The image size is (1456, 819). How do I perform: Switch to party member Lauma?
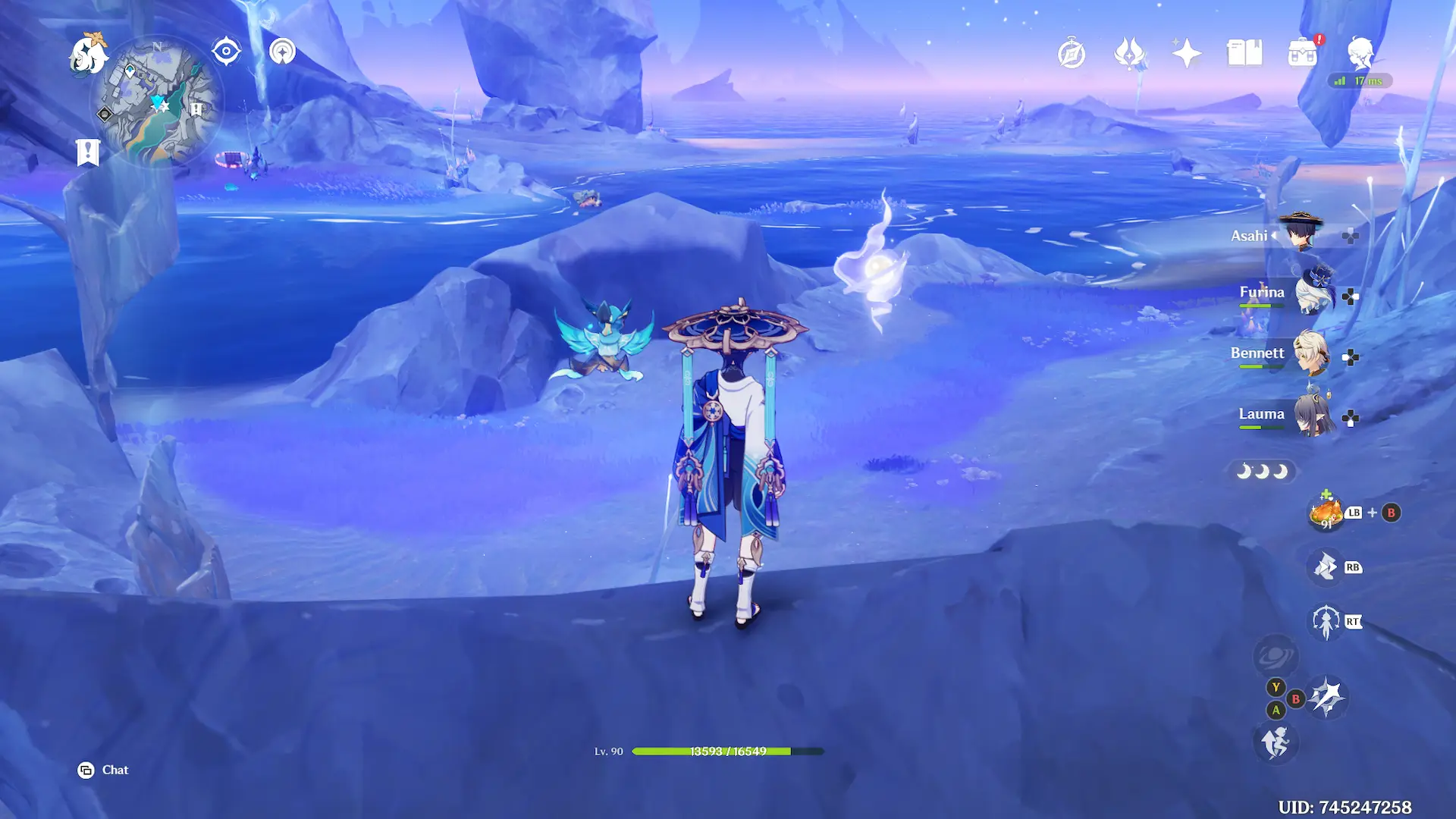coord(1312,416)
